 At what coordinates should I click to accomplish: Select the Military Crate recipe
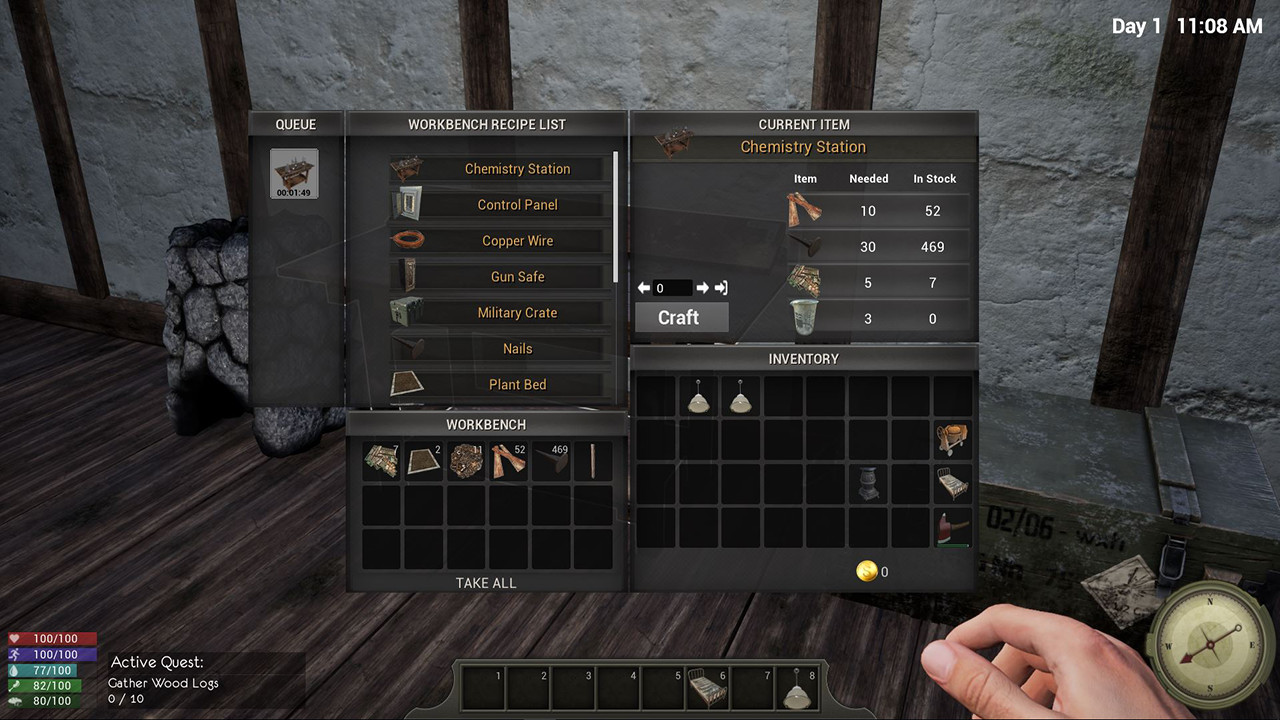pos(517,313)
